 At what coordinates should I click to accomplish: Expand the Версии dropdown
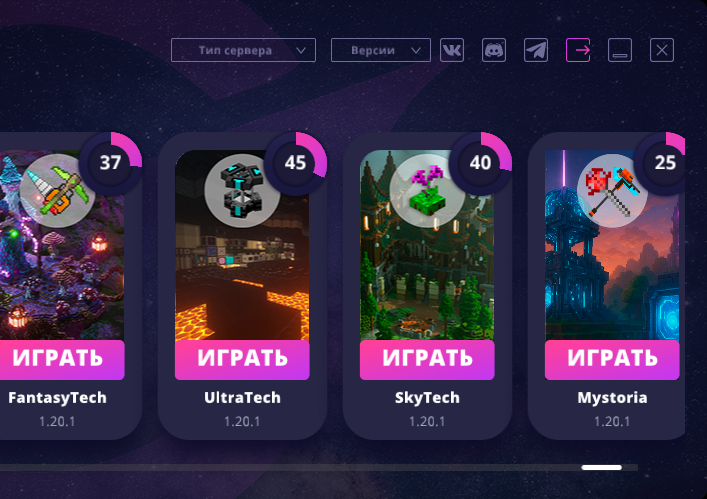[380, 50]
